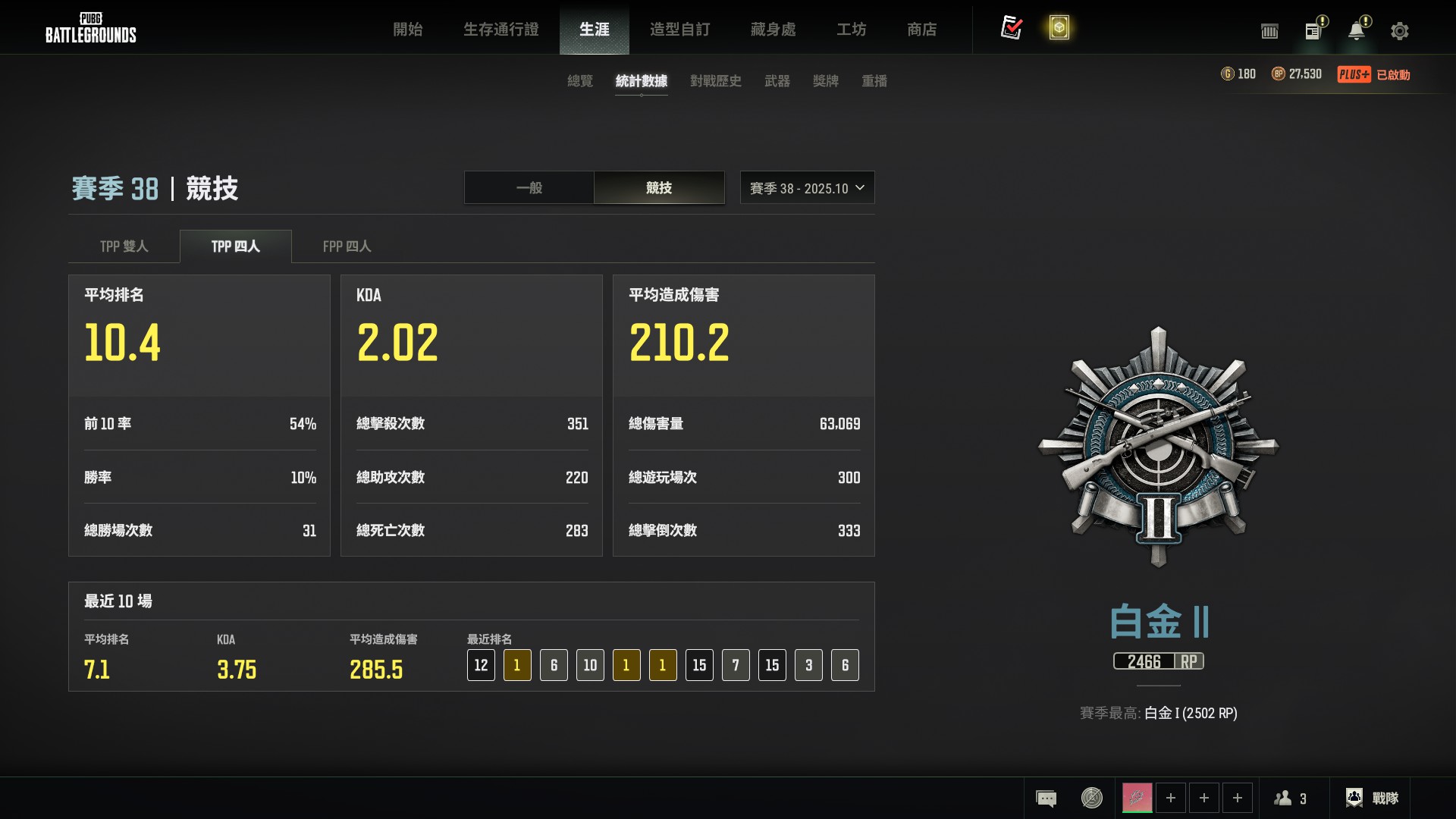The image size is (1456, 819).
Task: Select the FPP 四人 squad tab
Action: pos(347,246)
